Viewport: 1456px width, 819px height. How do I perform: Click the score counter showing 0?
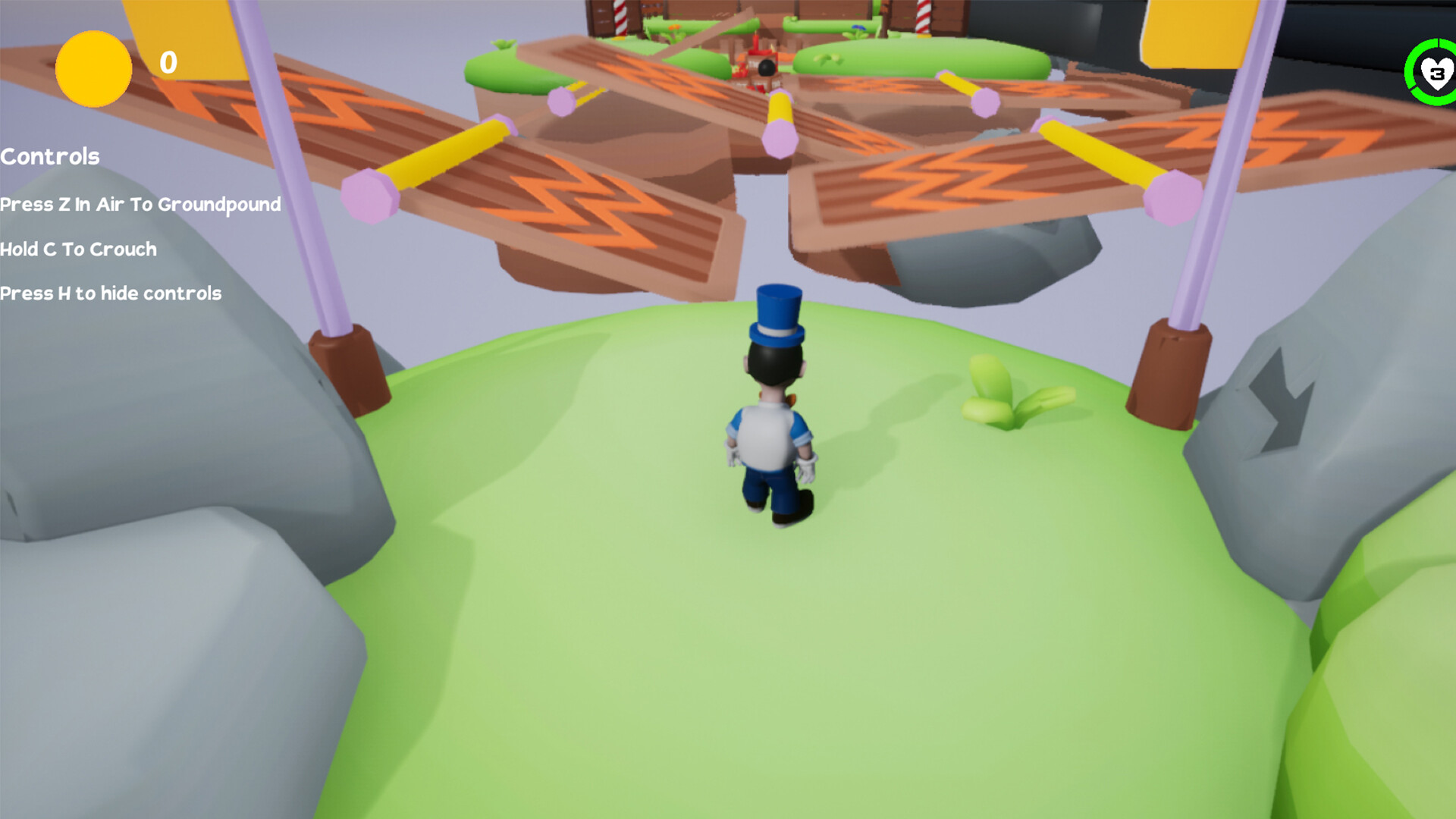point(168,64)
